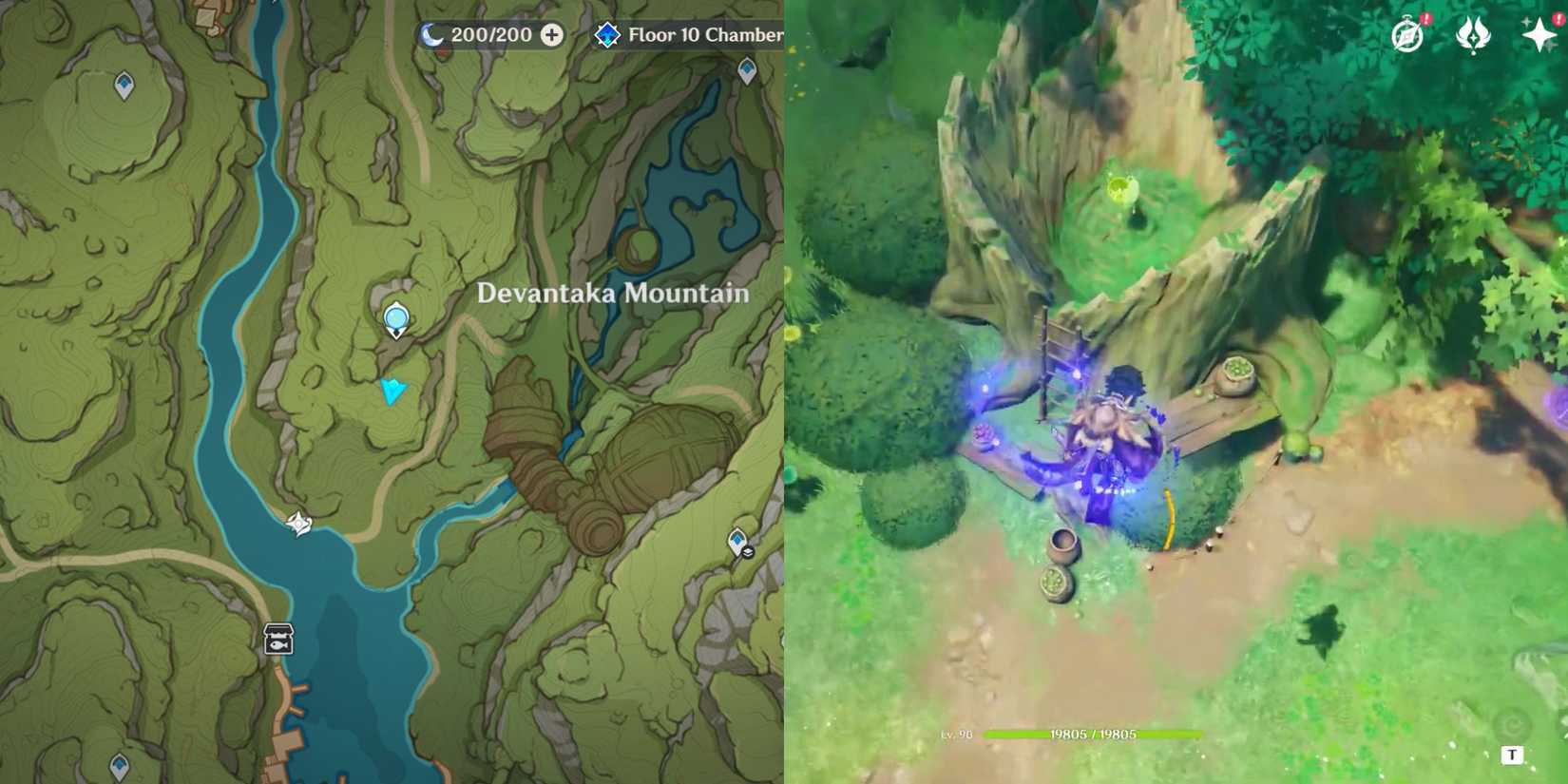Click the Original Resin moon icon

[x=432, y=35]
